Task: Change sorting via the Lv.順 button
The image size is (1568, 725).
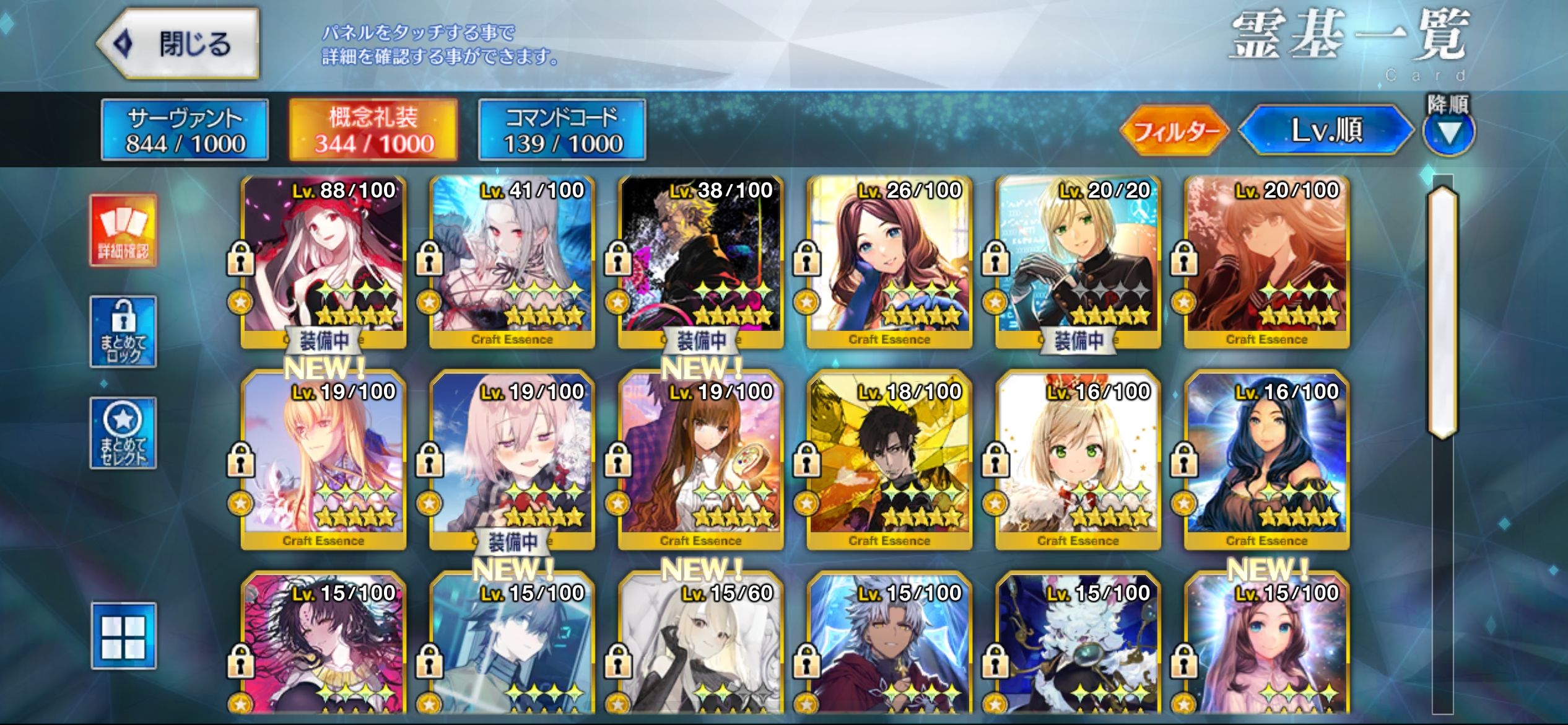Action: click(1326, 130)
